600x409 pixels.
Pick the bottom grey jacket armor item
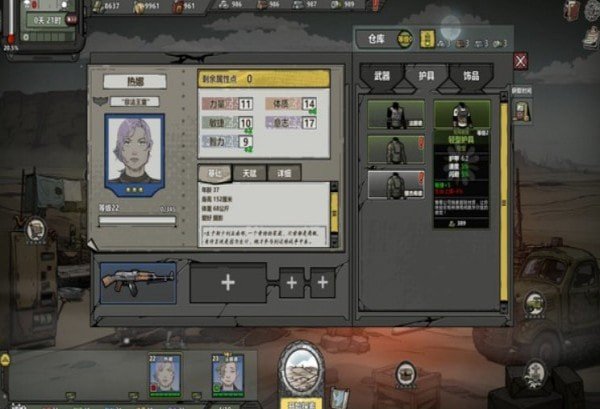tap(392, 183)
